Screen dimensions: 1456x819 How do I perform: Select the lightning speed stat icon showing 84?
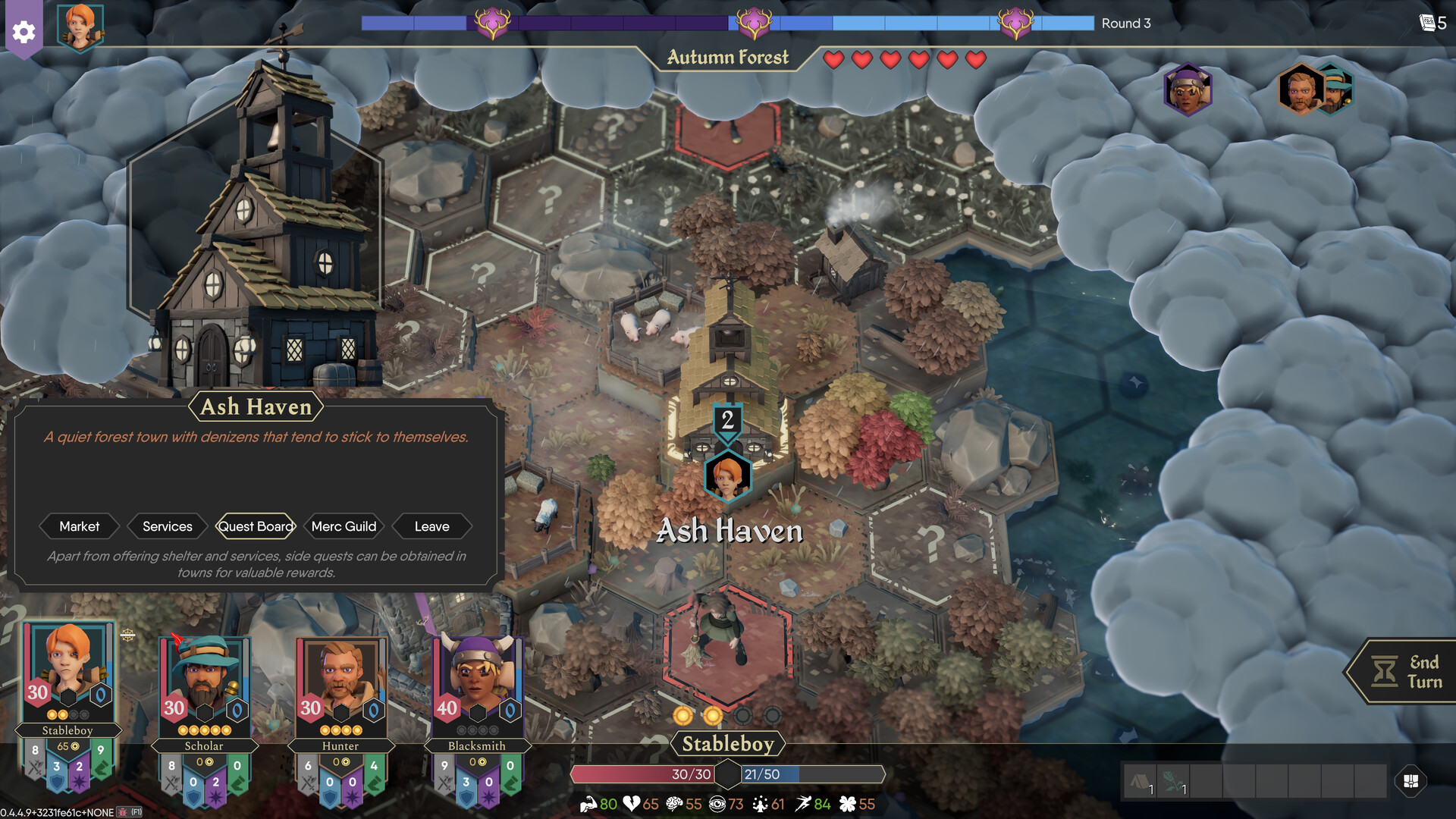[804, 805]
